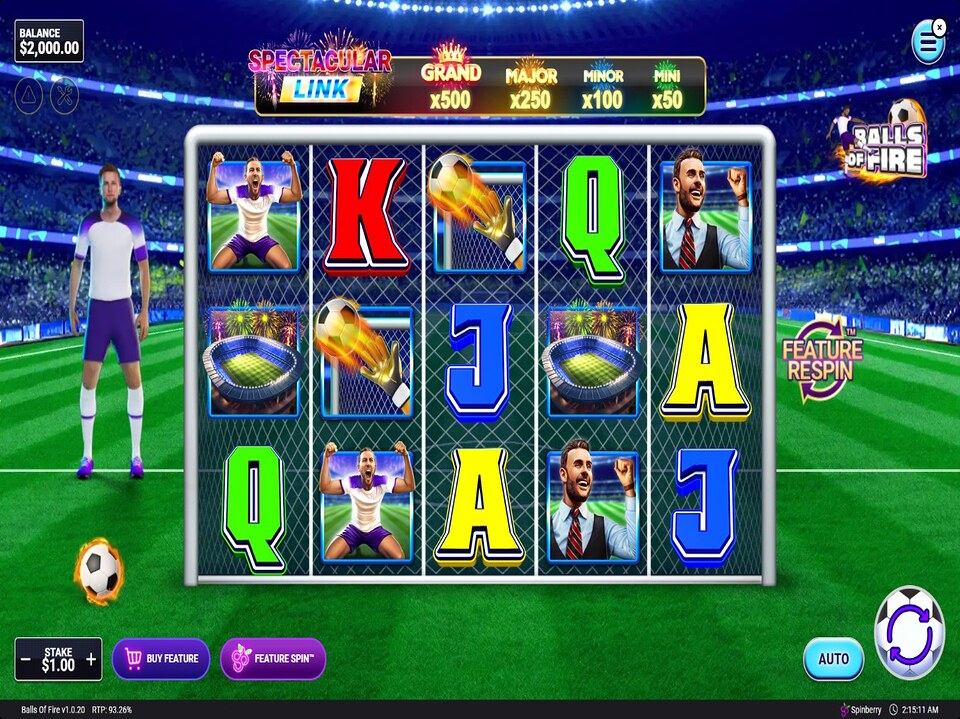Screen dimensions: 960x719
Task: Click the warning triangle icon
Action: (x=28, y=93)
